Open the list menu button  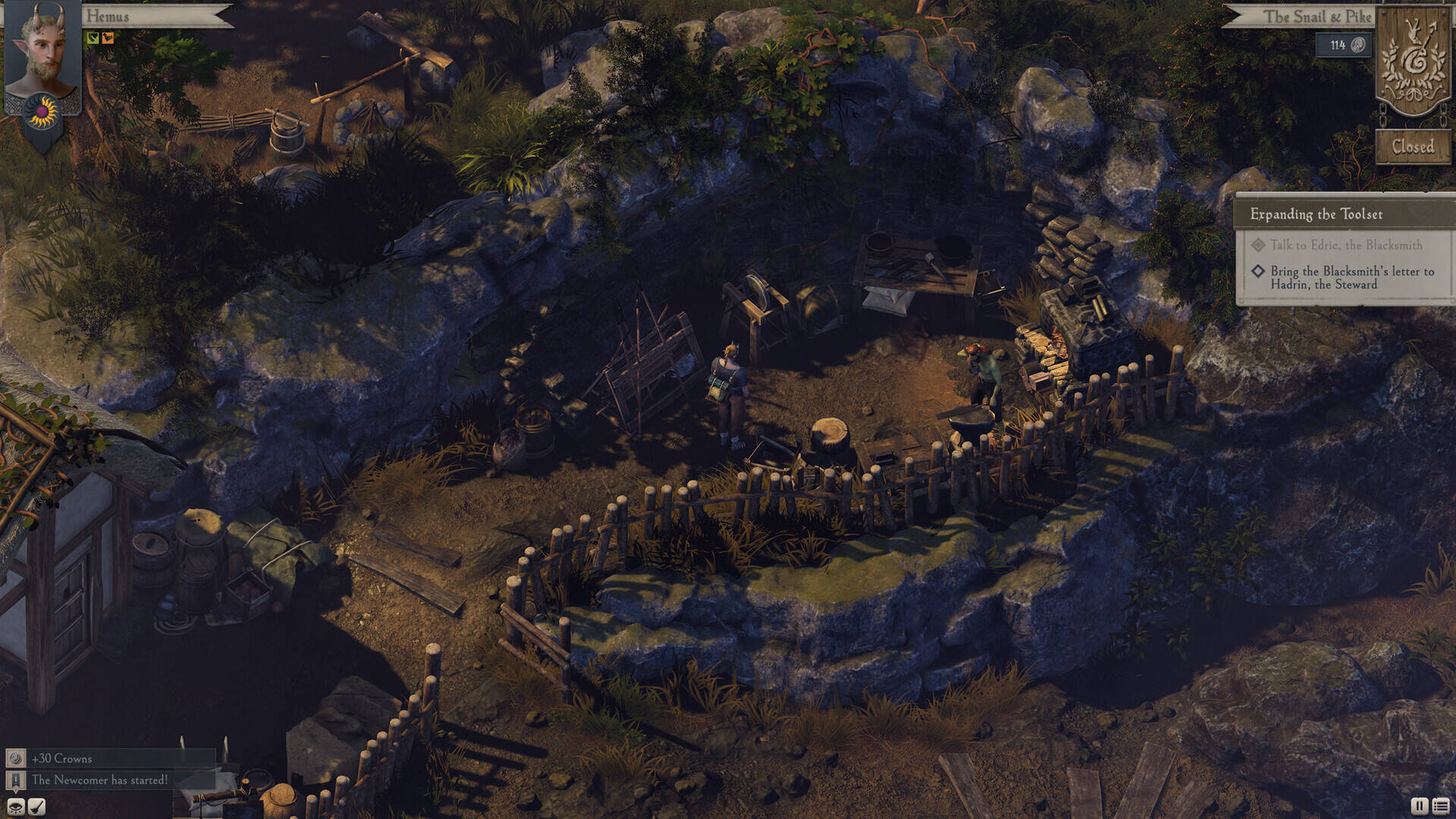[x=1441, y=806]
